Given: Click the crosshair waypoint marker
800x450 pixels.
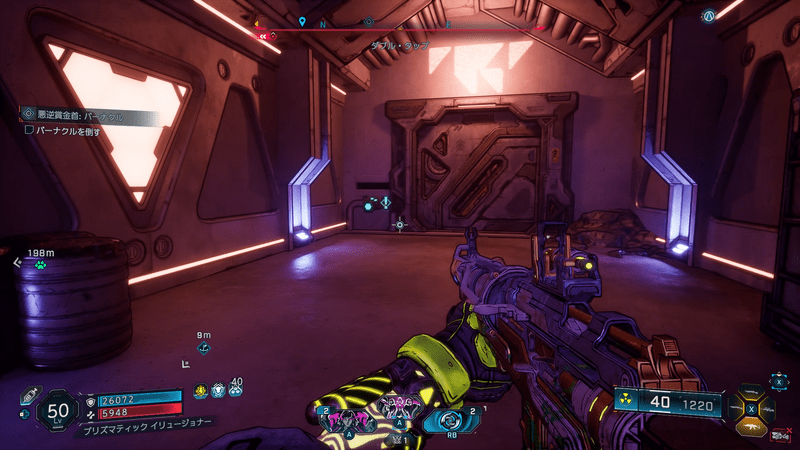Looking at the screenshot, I should (400, 225).
